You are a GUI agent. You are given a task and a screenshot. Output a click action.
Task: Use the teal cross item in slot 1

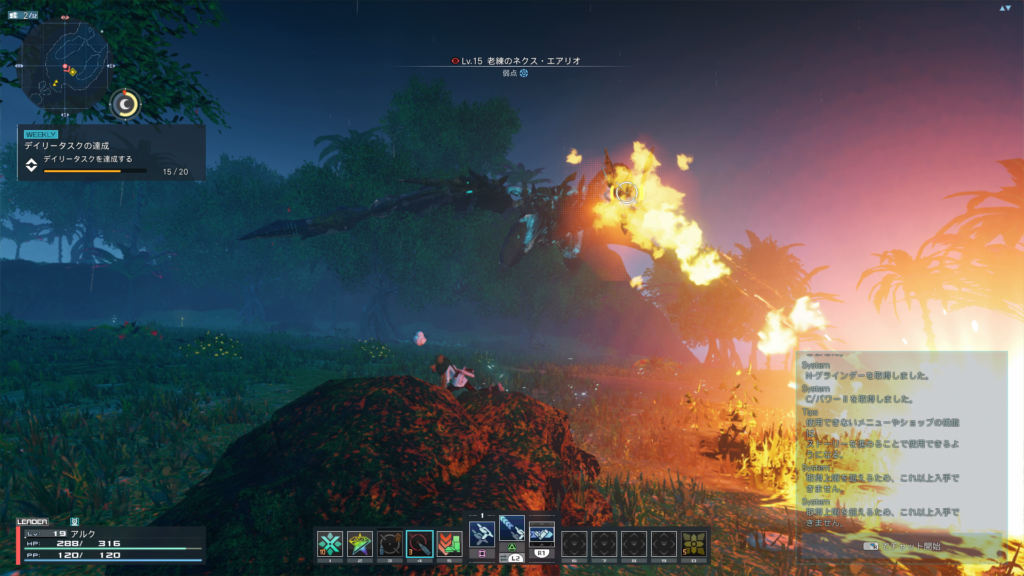[x=330, y=543]
